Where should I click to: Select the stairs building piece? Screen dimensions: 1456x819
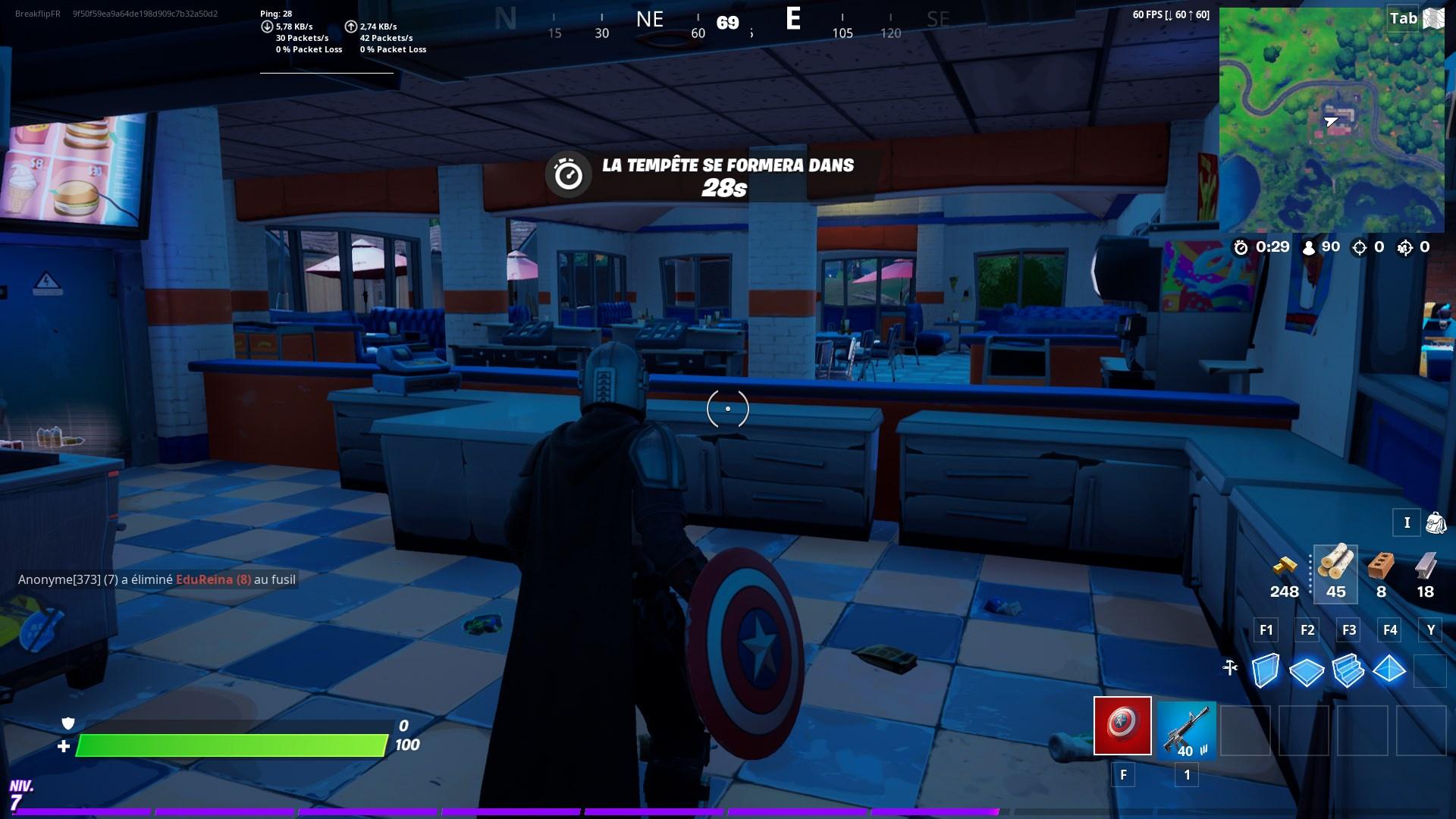pyautogui.click(x=1348, y=670)
